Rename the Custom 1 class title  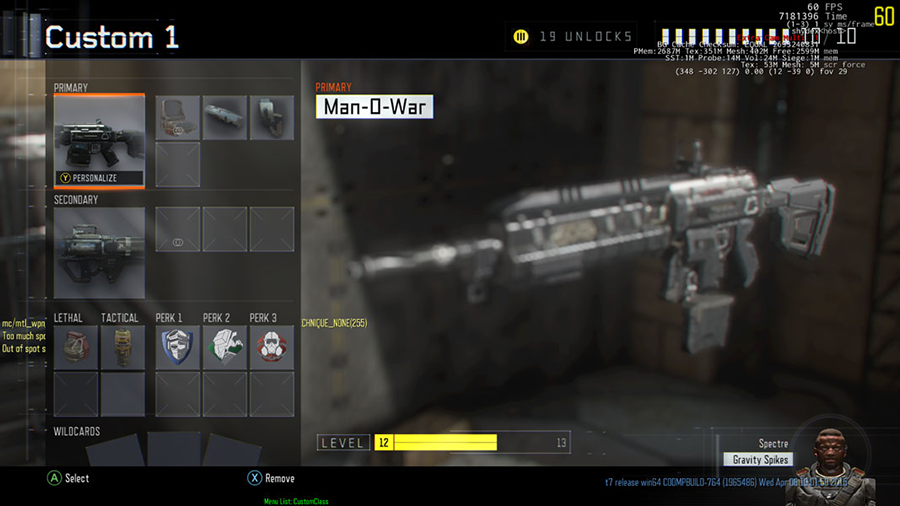pyautogui.click(x=112, y=38)
